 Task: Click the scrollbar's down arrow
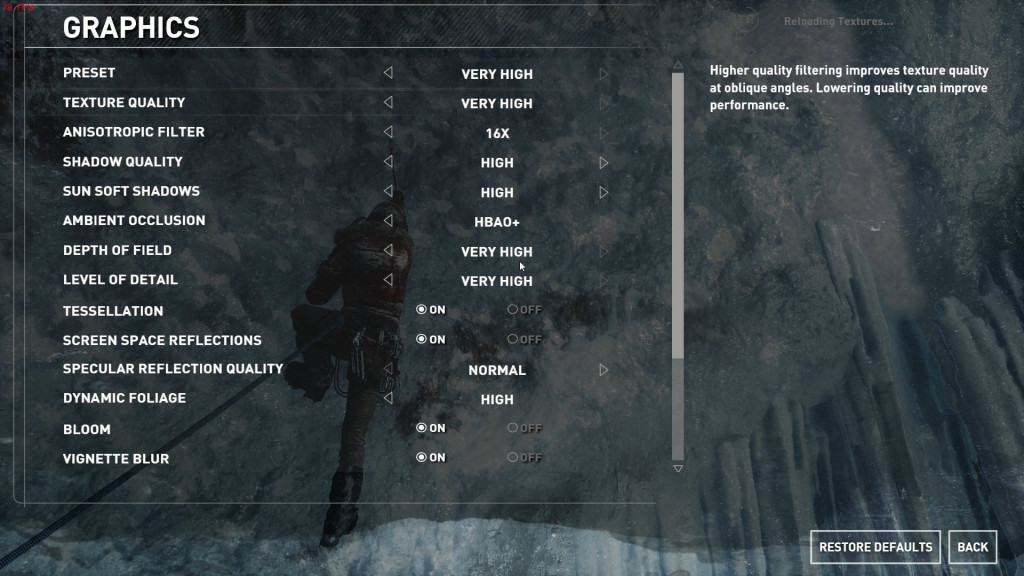(x=678, y=468)
